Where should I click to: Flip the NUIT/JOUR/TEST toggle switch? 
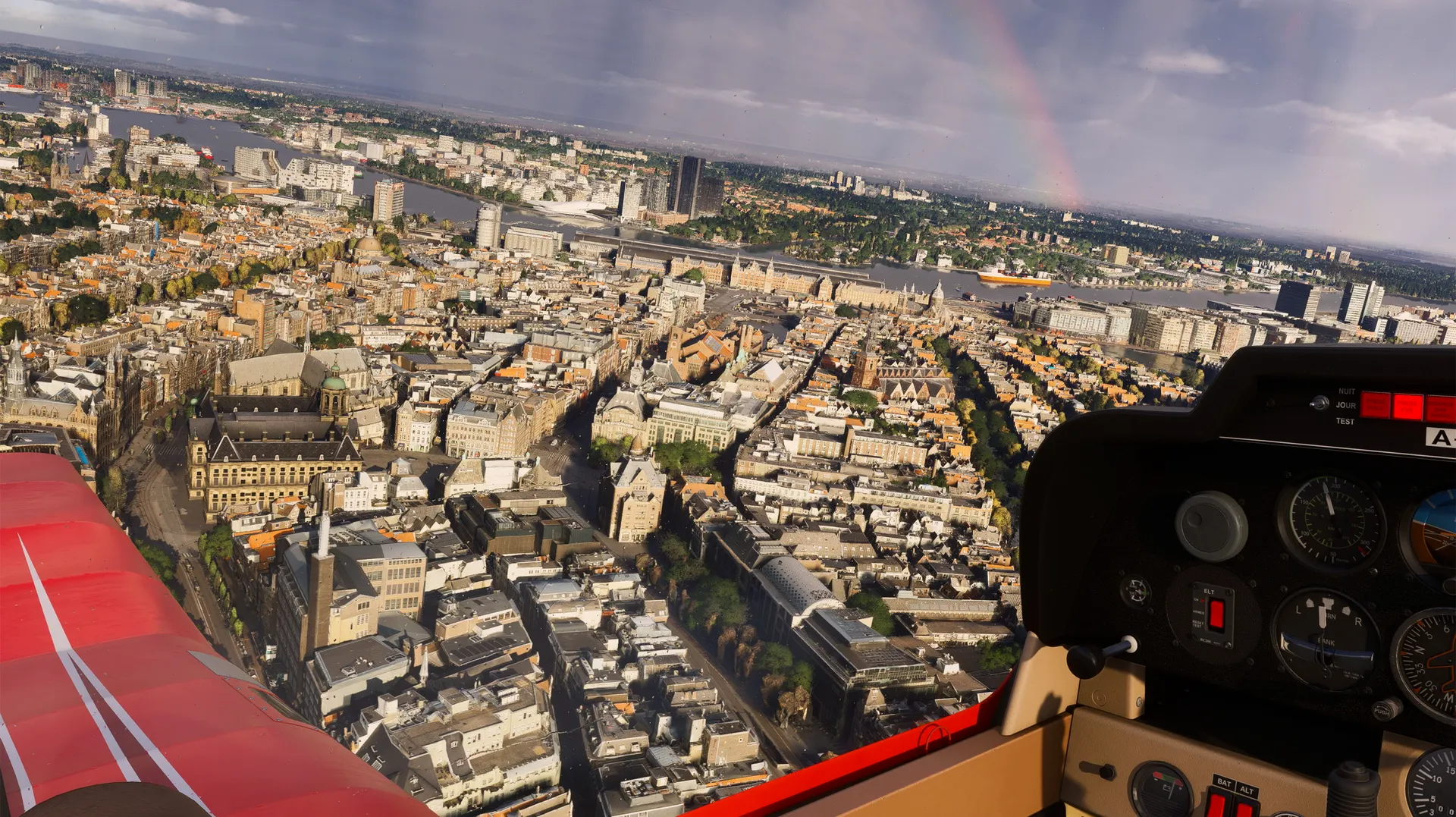pyautogui.click(x=1320, y=403)
